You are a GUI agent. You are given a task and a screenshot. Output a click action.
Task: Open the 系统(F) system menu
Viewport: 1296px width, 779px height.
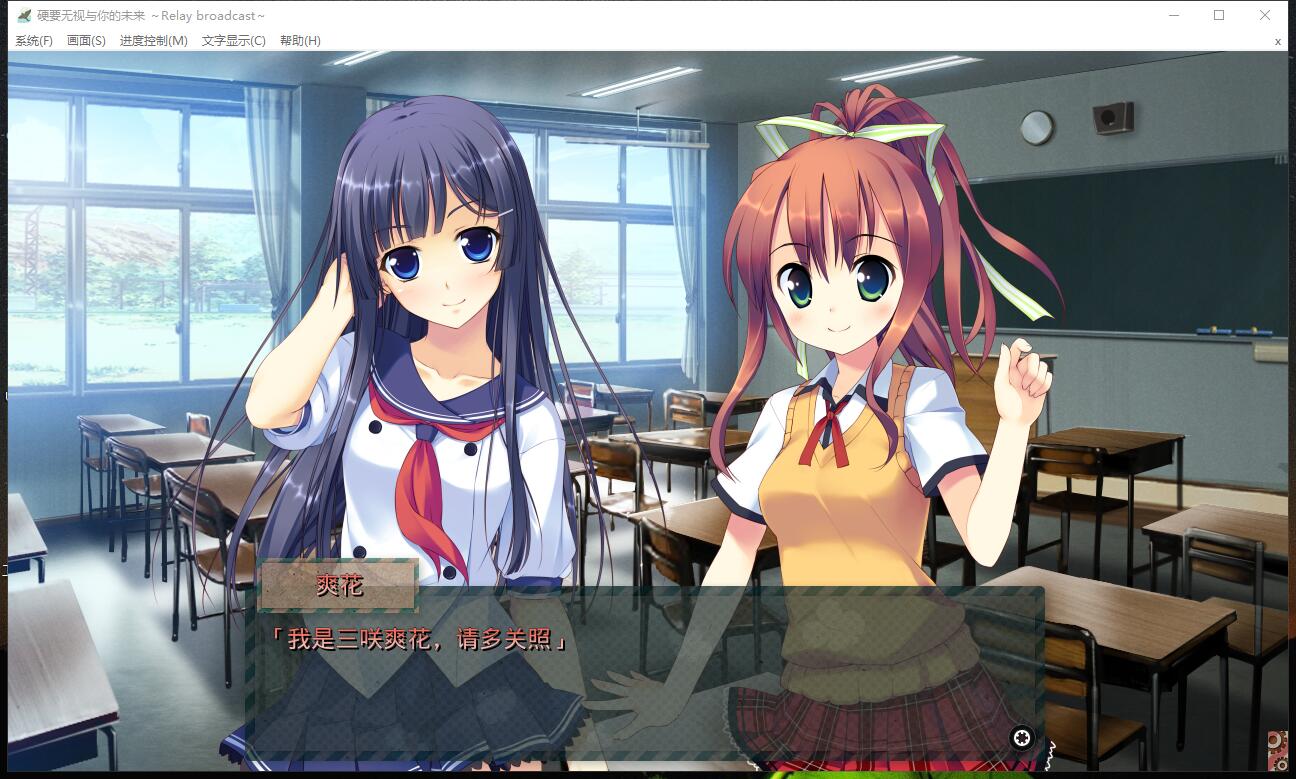click(x=34, y=41)
